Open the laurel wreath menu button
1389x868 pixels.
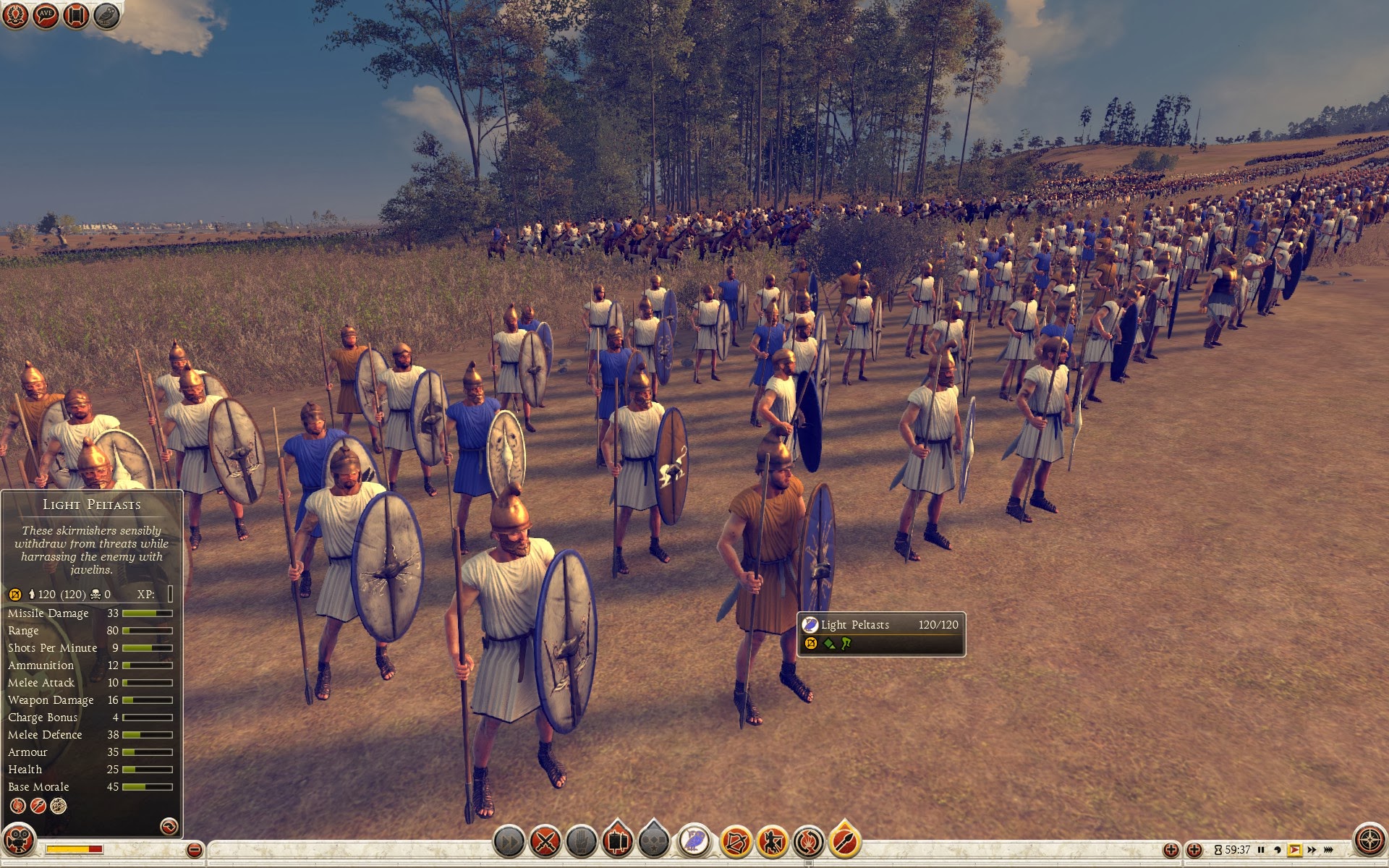coord(15,16)
